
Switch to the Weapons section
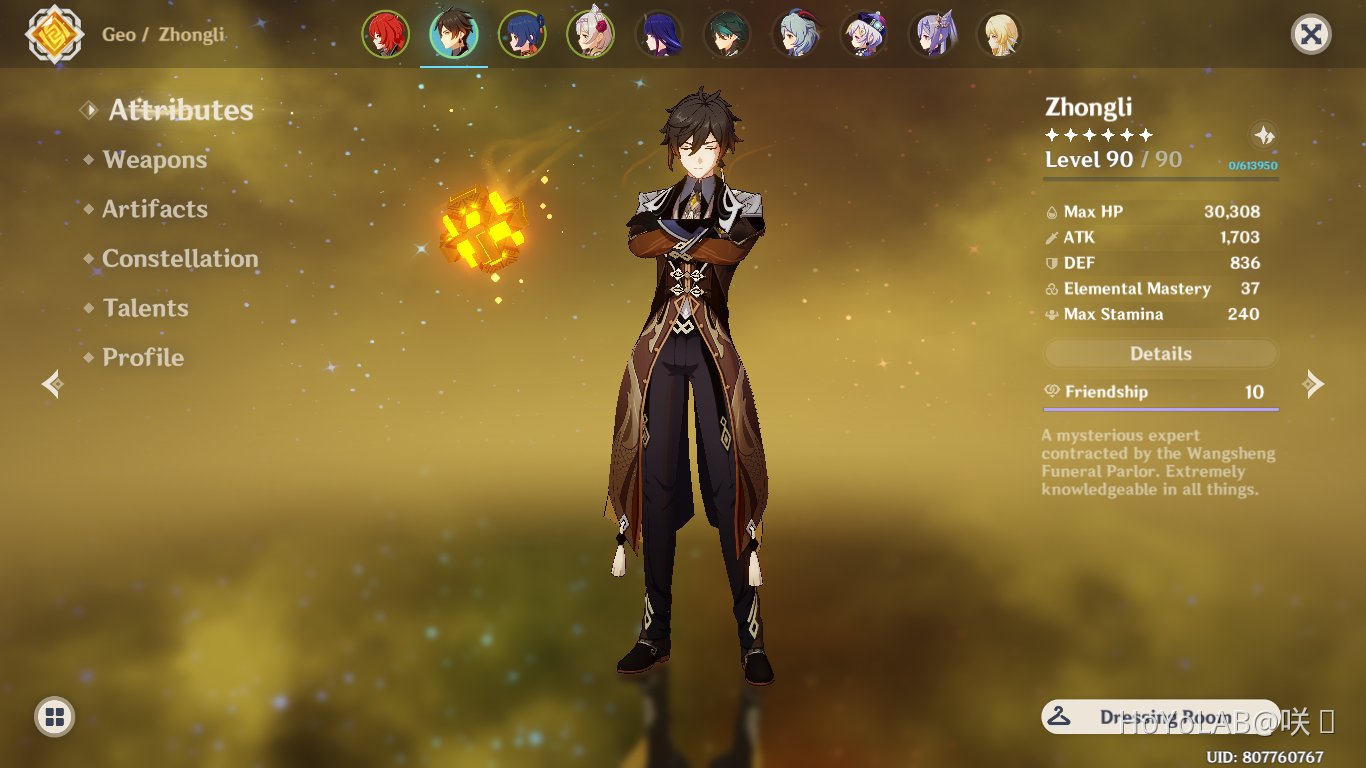(154, 160)
